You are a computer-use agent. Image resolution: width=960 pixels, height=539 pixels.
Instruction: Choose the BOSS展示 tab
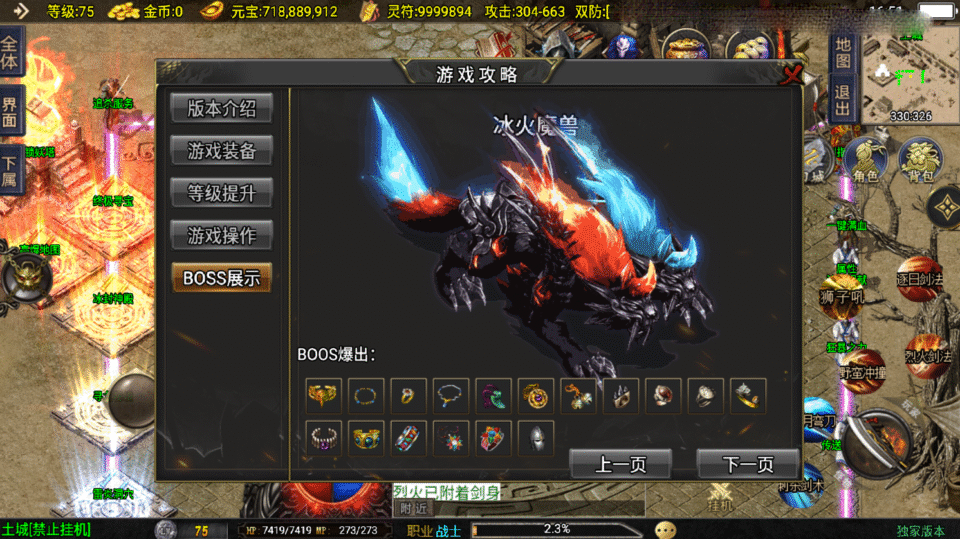click(221, 278)
